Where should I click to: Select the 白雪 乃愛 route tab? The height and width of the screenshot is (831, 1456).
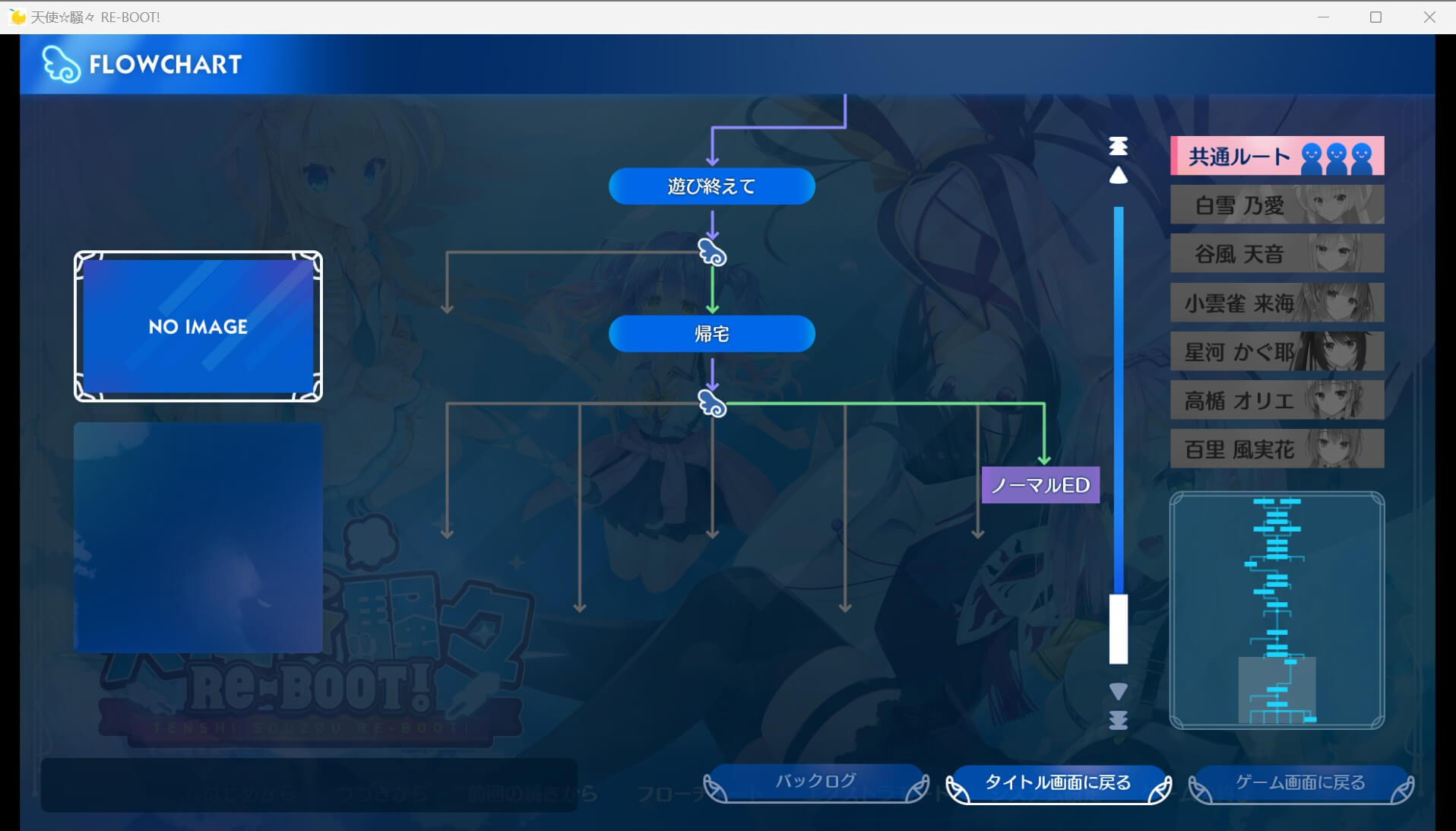point(1277,204)
